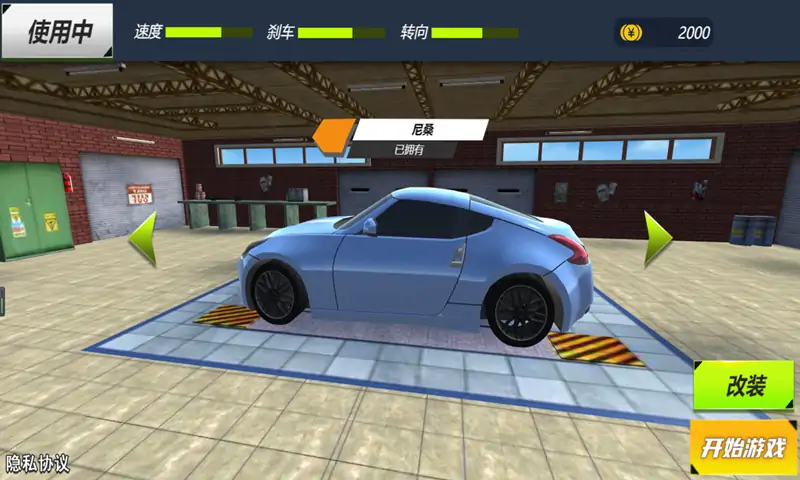The height and width of the screenshot is (480, 800).
Task: Click the gold coin currency icon
Action: [632, 32]
